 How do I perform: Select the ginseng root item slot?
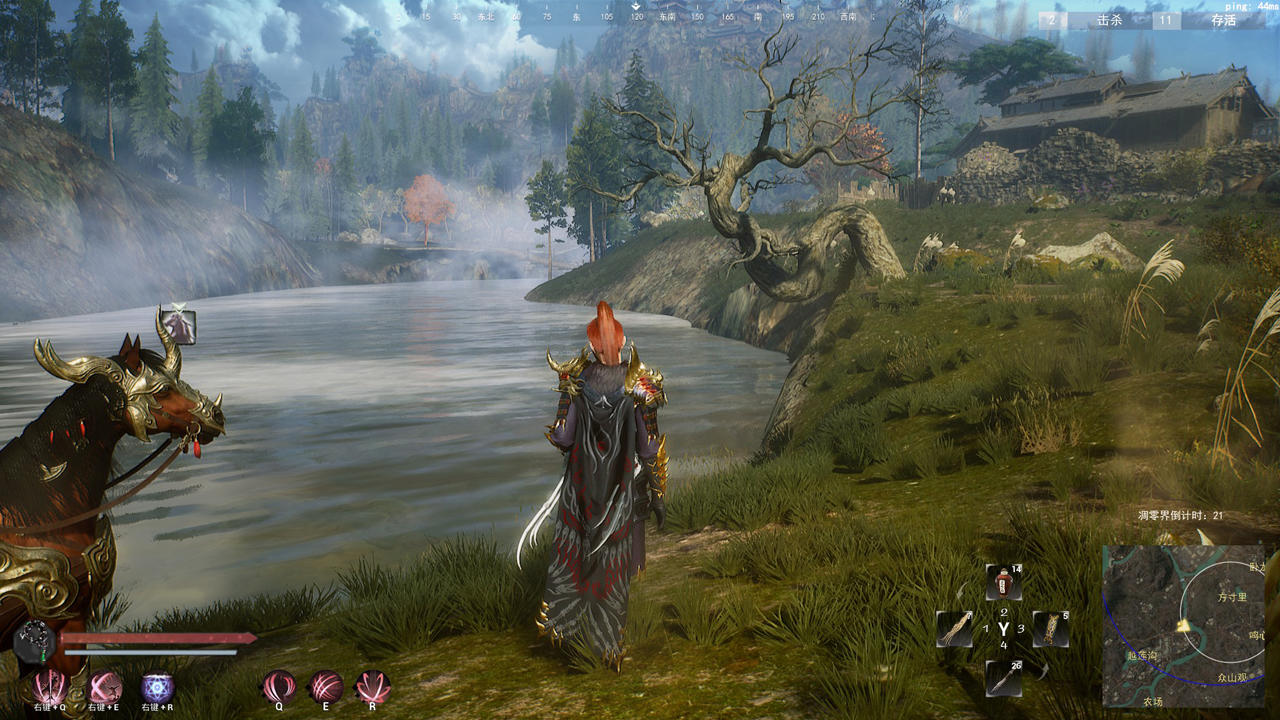pyautogui.click(x=953, y=629)
